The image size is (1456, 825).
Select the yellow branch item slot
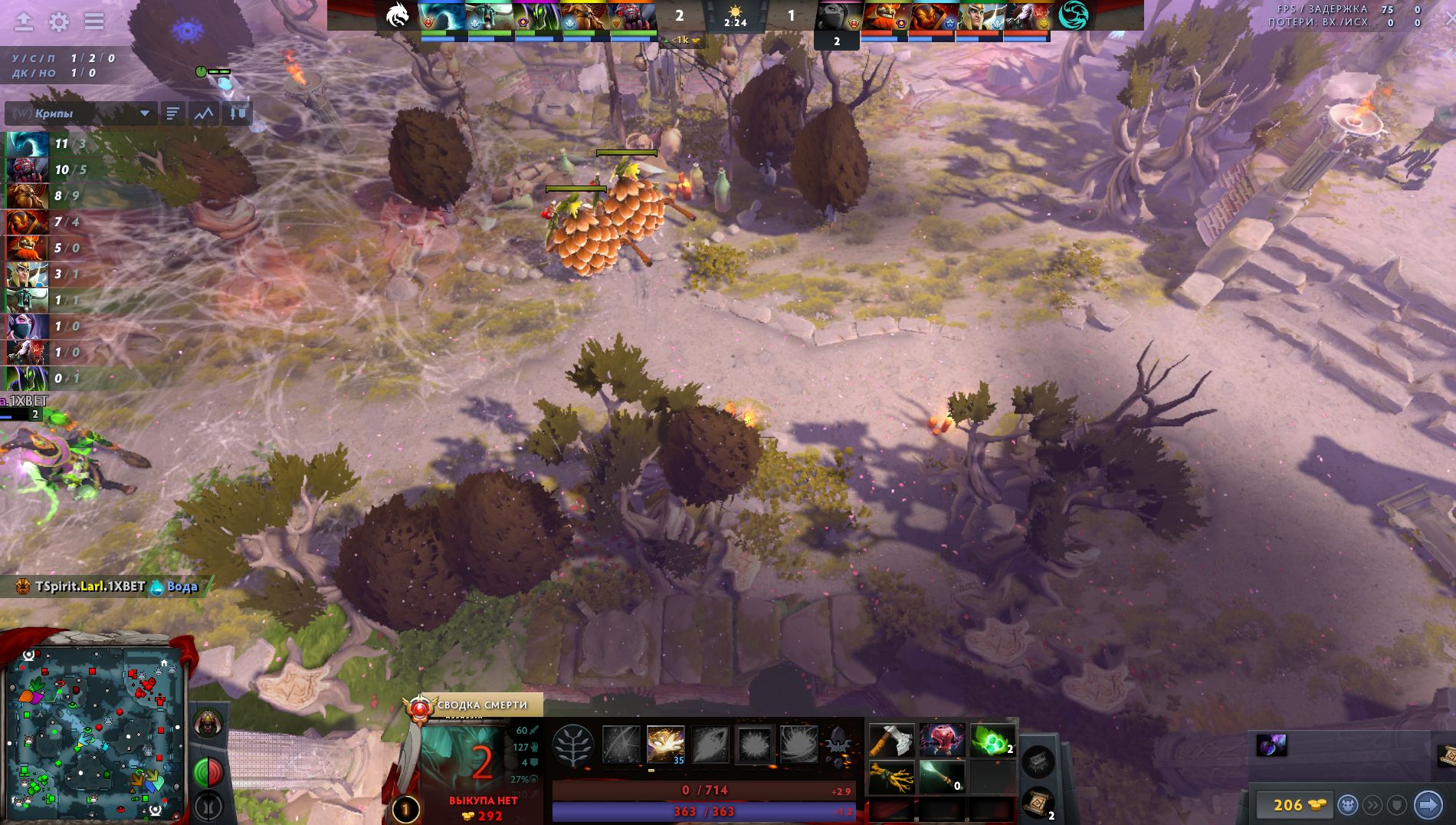tap(891, 777)
